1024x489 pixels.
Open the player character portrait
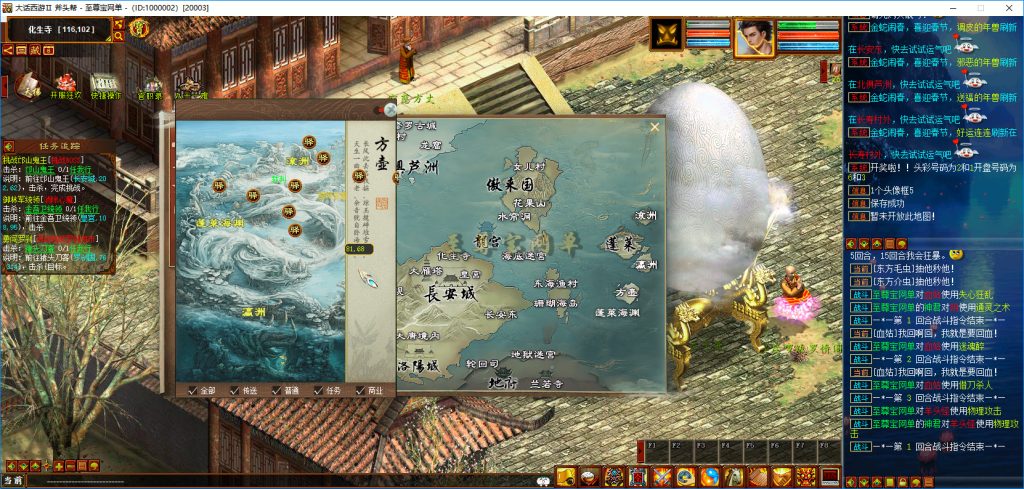click(753, 37)
